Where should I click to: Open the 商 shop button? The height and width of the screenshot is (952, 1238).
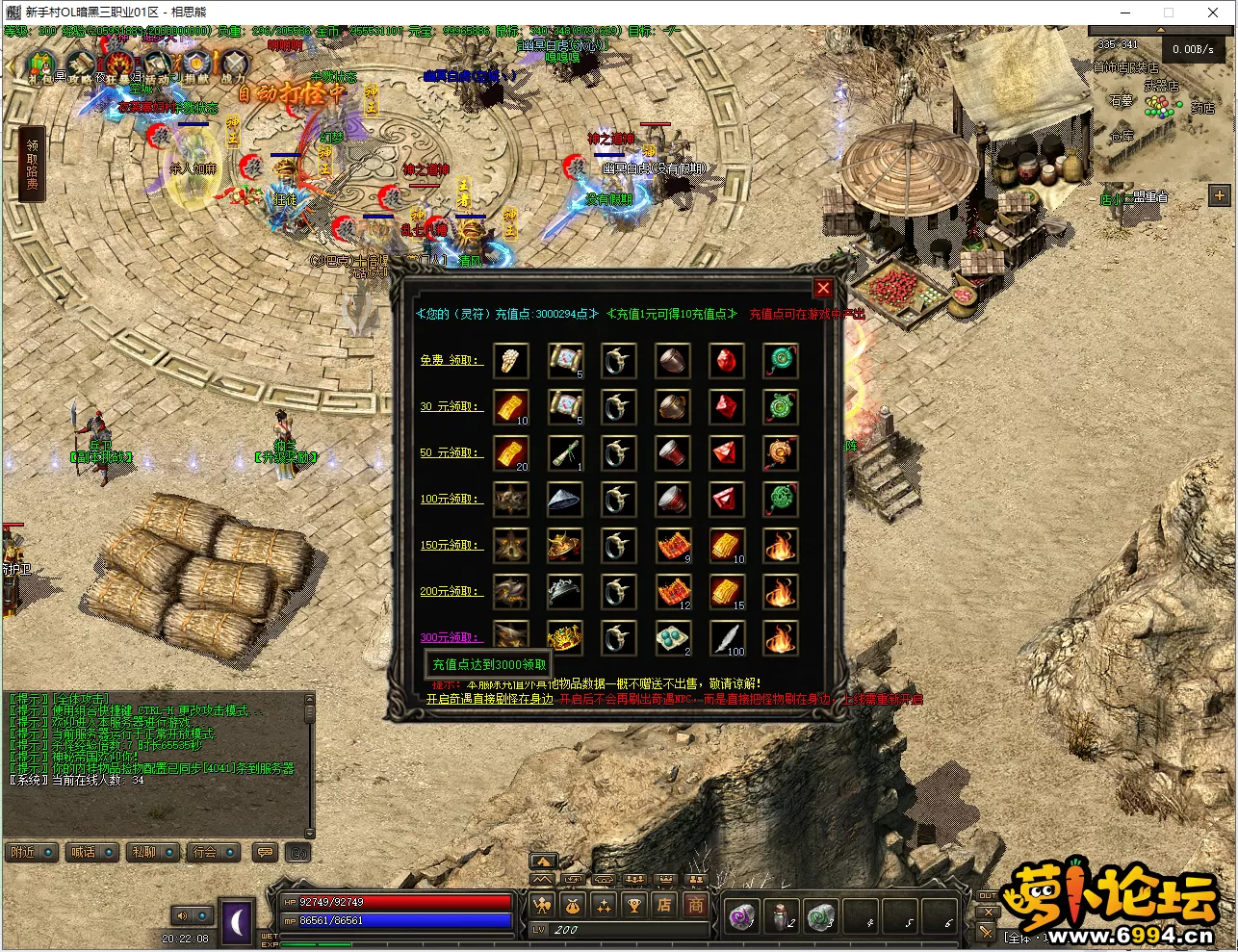pyautogui.click(x=695, y=905)
